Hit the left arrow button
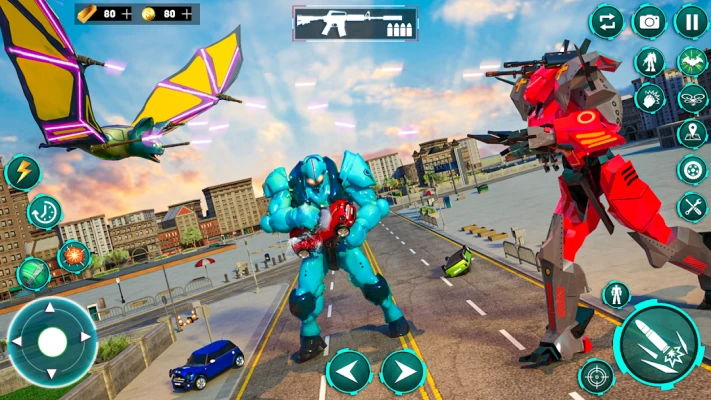Viewport: 711px width, 400px height. click(349, 372)
